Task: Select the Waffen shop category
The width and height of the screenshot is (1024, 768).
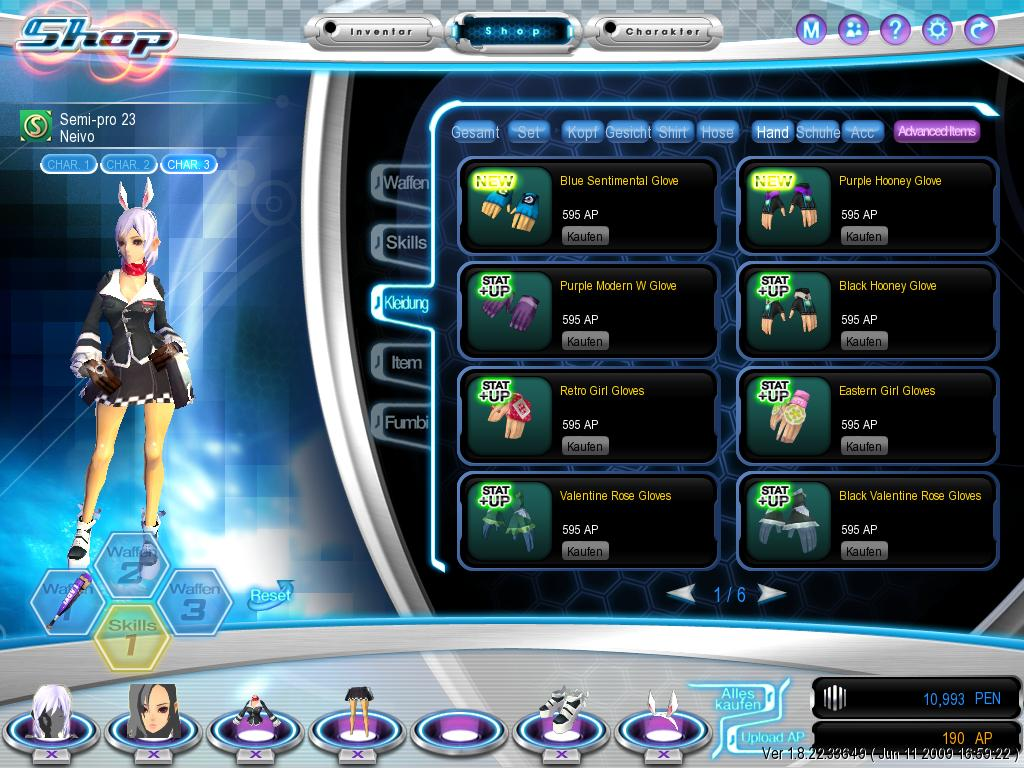Action: coord(405,183)
